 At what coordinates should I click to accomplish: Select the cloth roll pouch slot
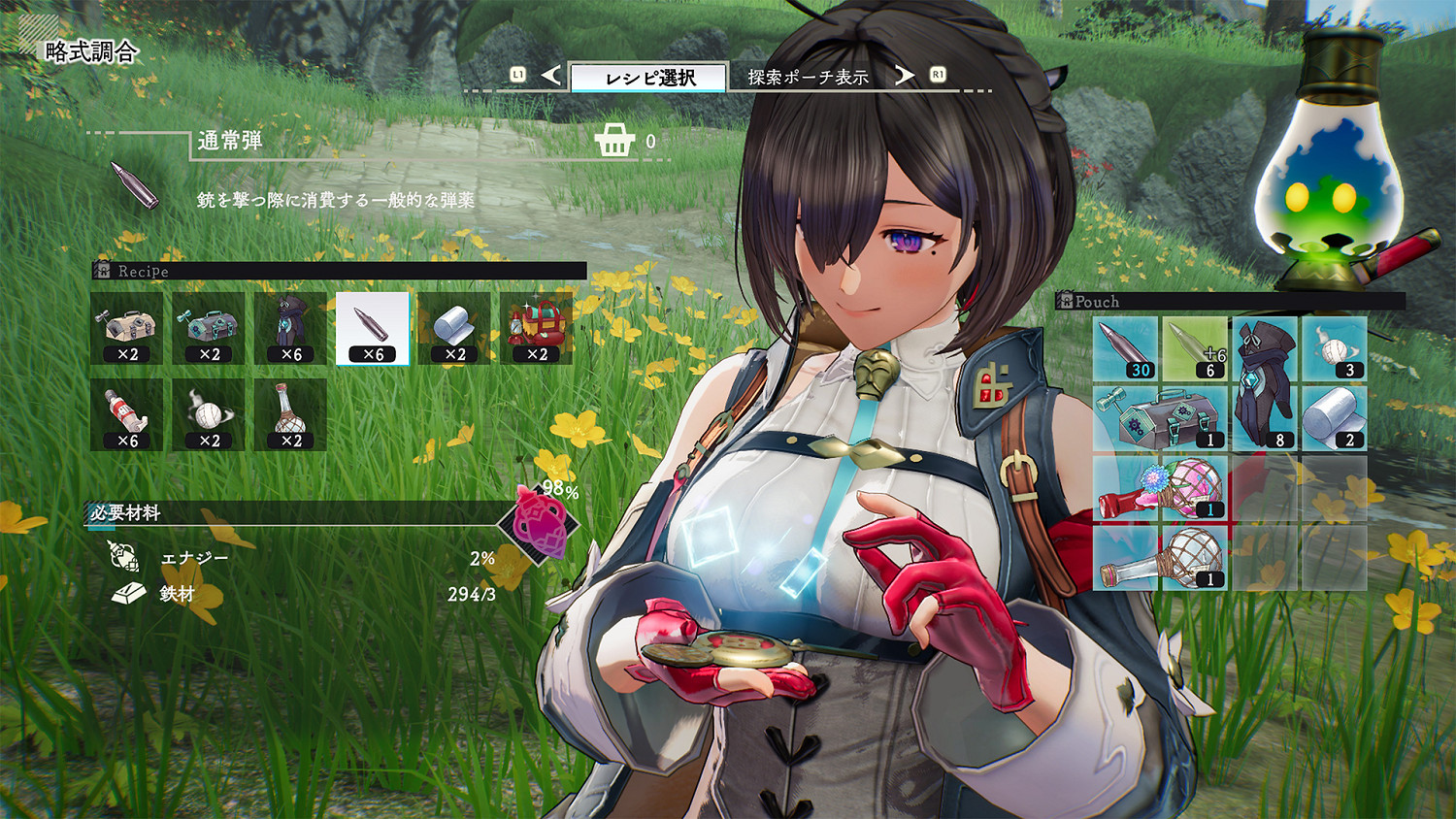point(1334,419)
